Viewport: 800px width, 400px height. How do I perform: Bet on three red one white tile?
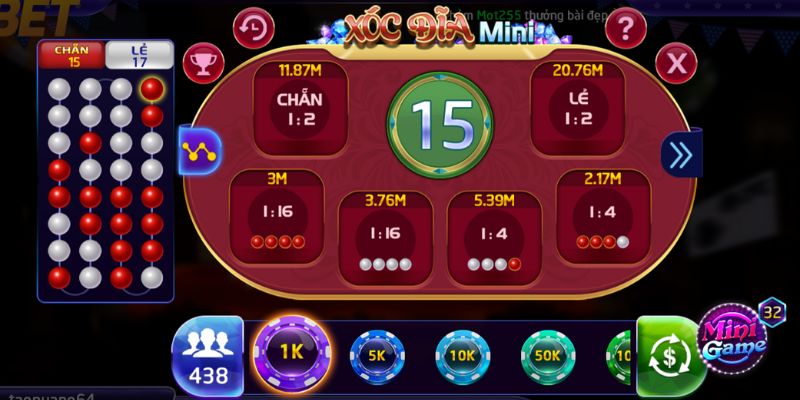[x=603, y=217]
